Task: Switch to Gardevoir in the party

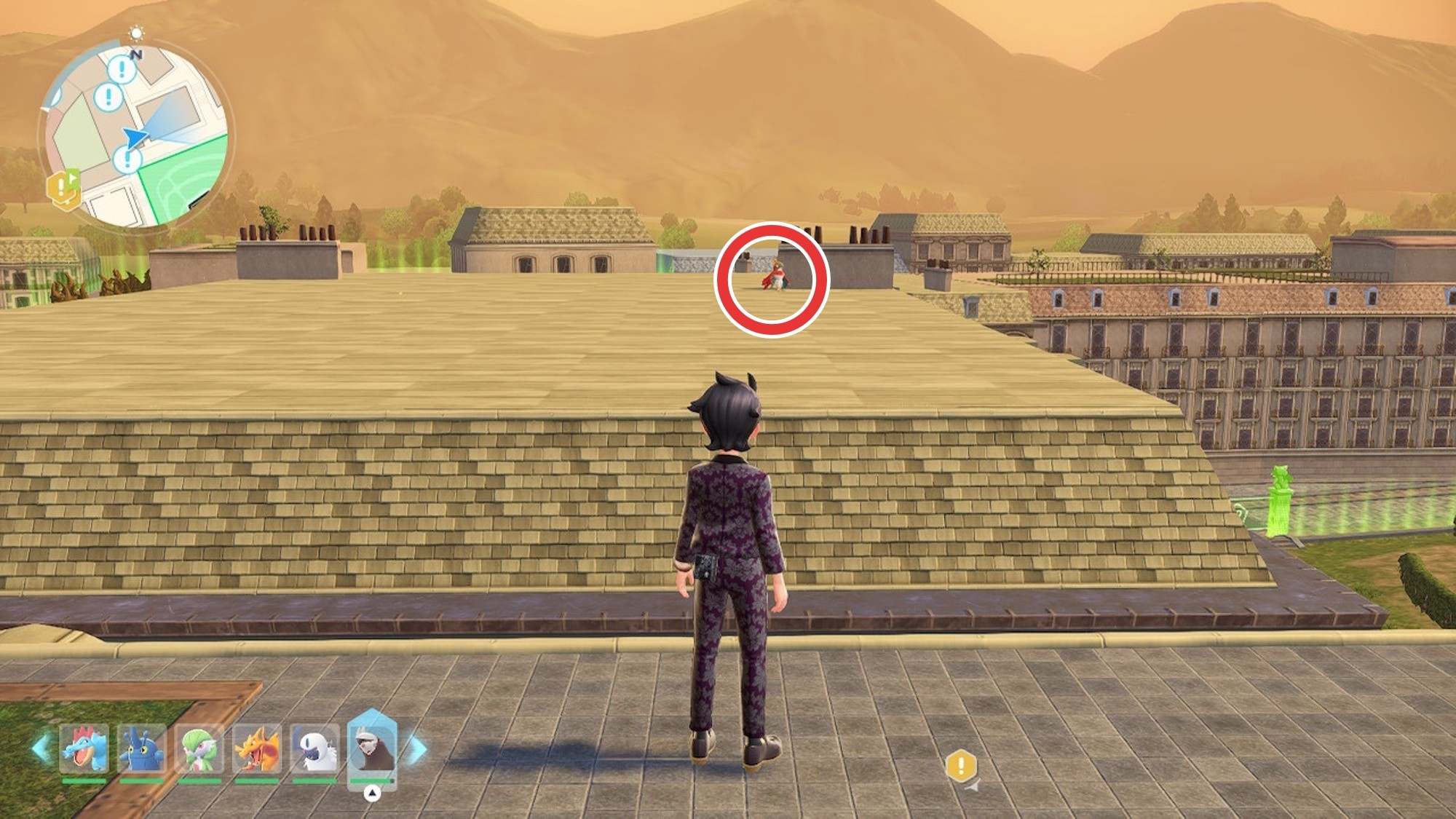Action: tap(199, 749)
